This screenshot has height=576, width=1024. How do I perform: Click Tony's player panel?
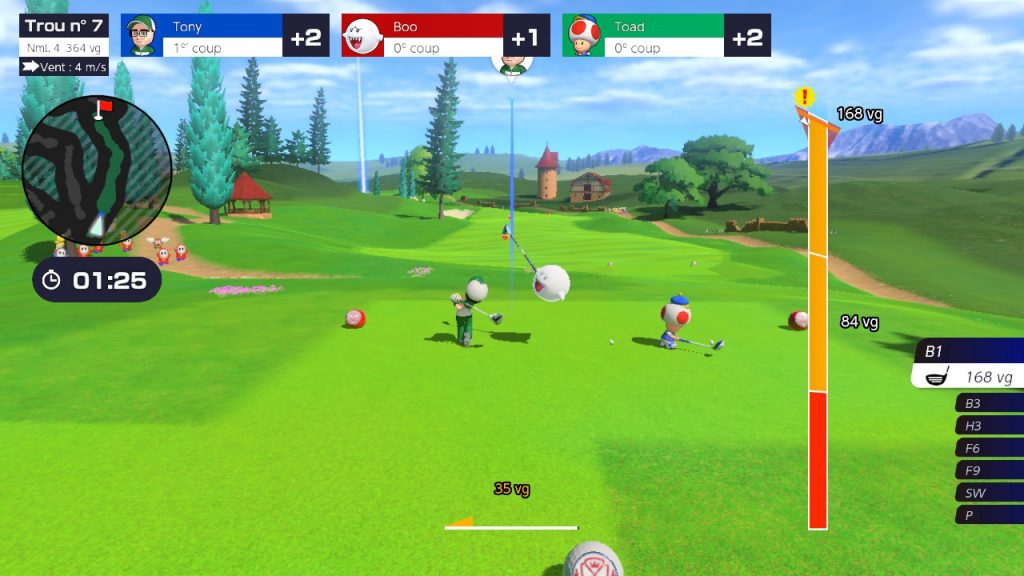225,36
